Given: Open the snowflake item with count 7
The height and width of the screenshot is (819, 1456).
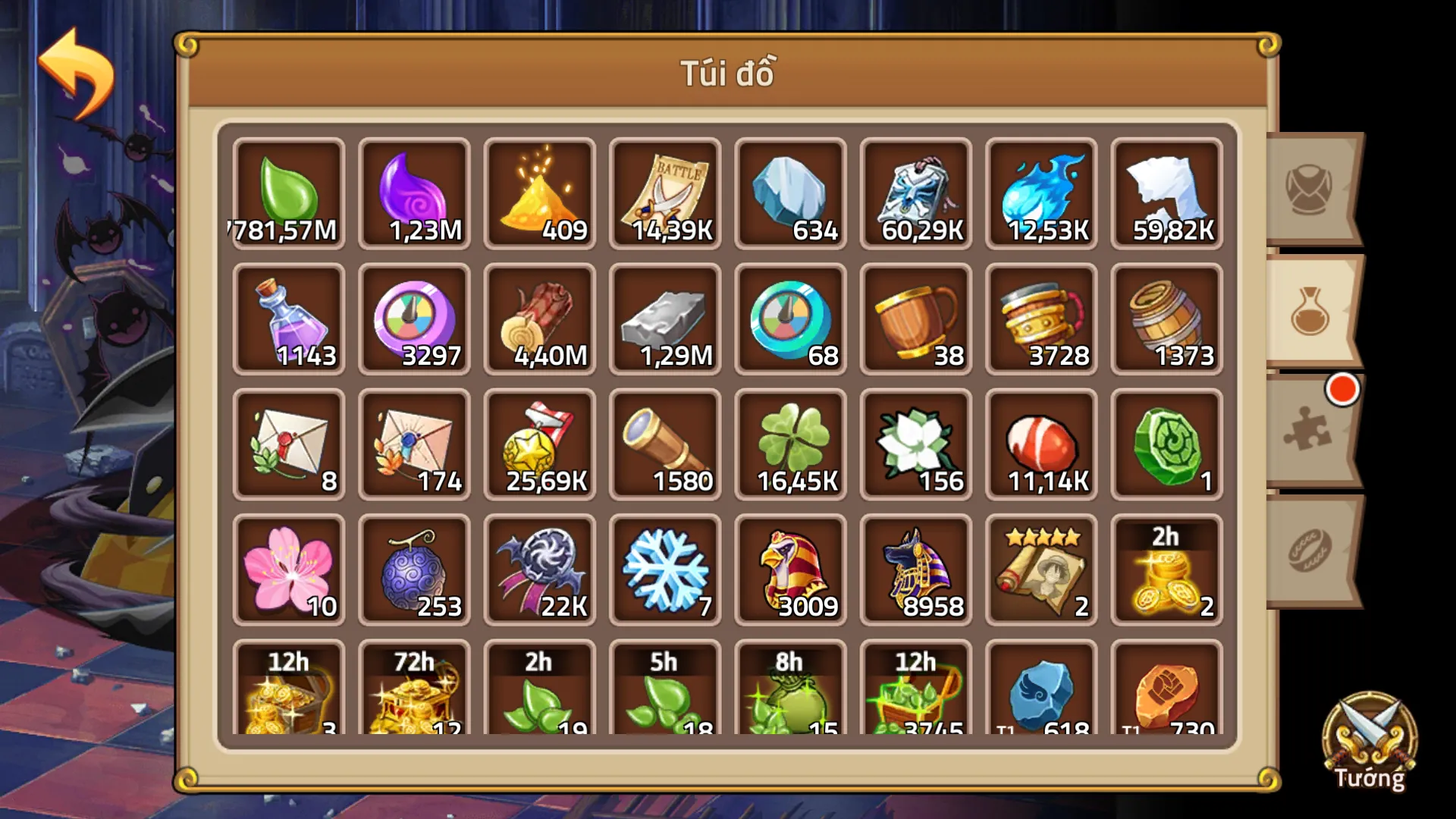Looking at the screenshot, I should click(665, 569).
